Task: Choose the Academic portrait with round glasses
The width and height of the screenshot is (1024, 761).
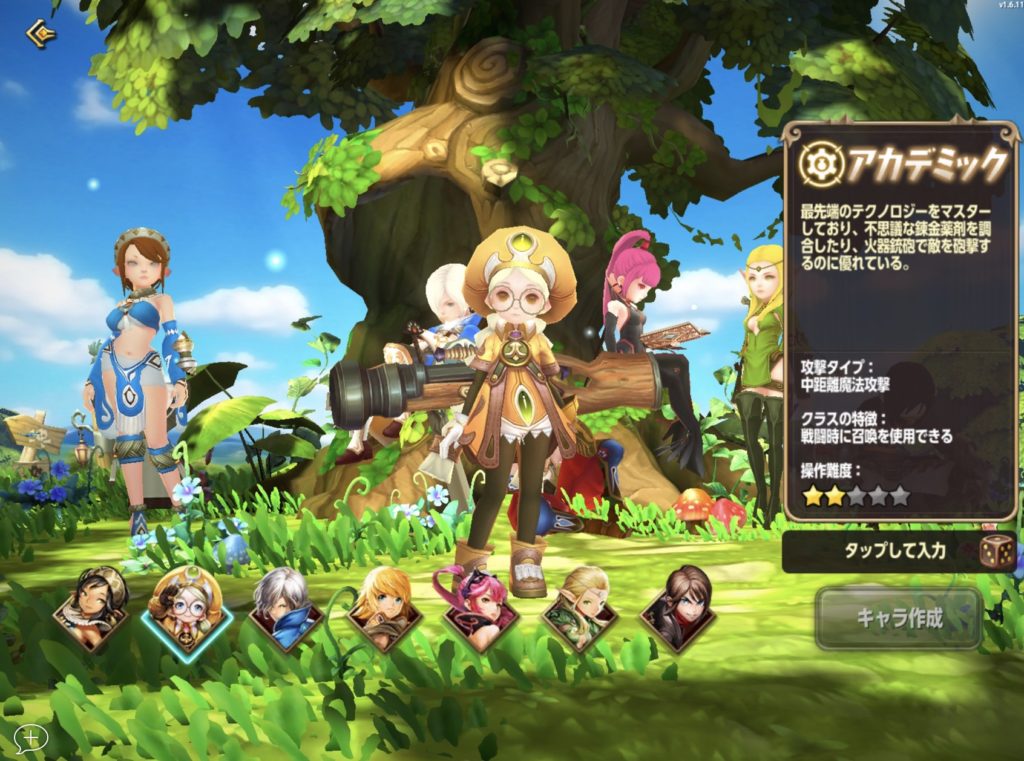Action: 187,608
